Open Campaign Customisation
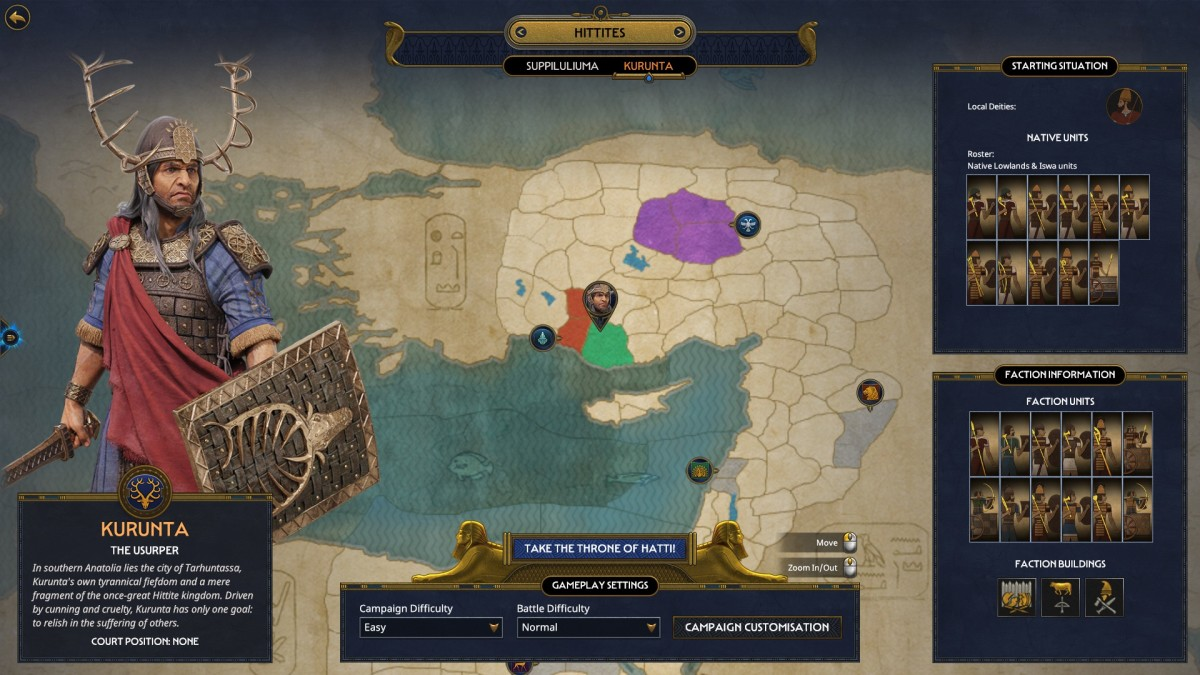The width and height of the screenshot is (1200, 675). tap(757, 627)
